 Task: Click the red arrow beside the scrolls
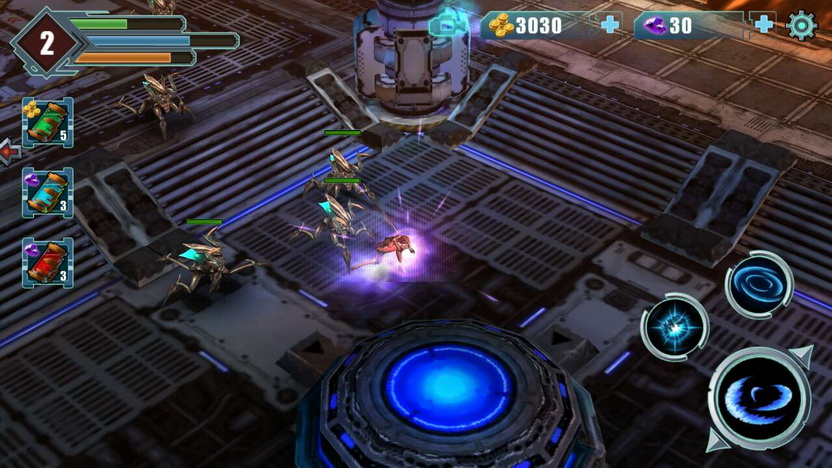[x=10, y=152]
